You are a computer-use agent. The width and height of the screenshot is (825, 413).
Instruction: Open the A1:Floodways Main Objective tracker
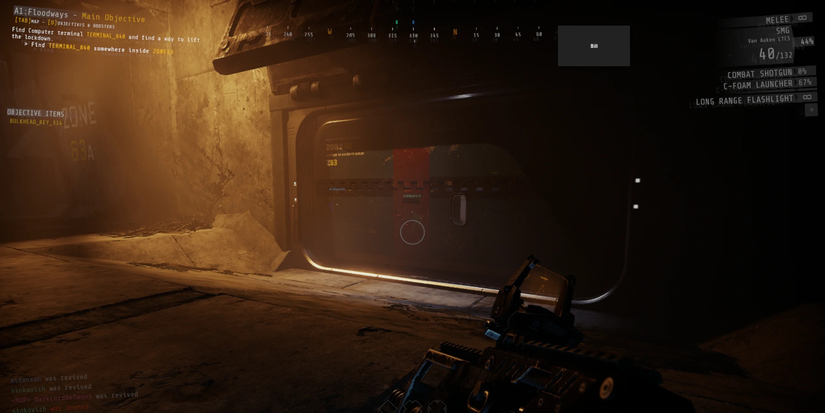pyautogui.click(x=79, y=15)
